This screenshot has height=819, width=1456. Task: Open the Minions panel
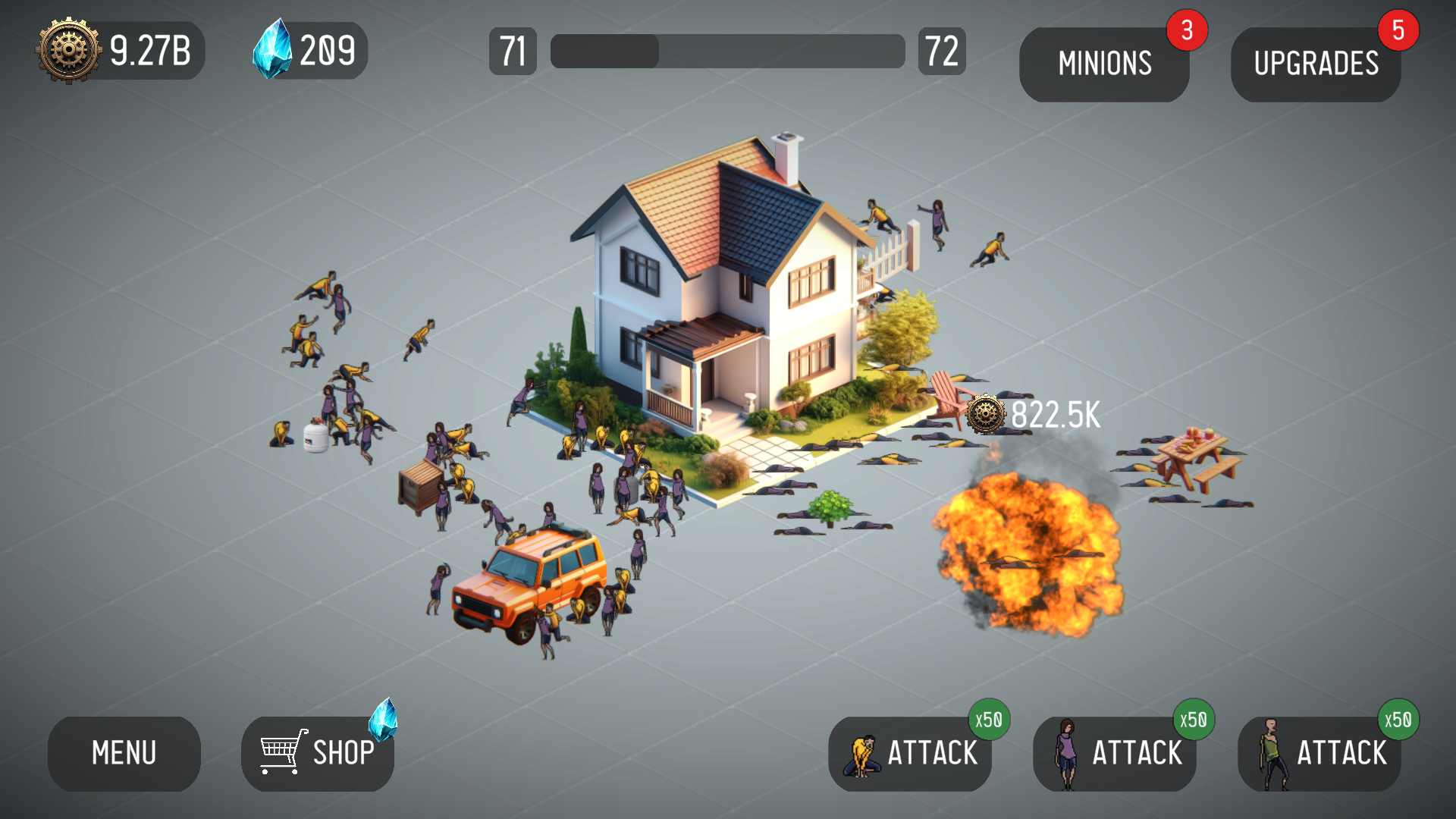tap(1103, 64)
